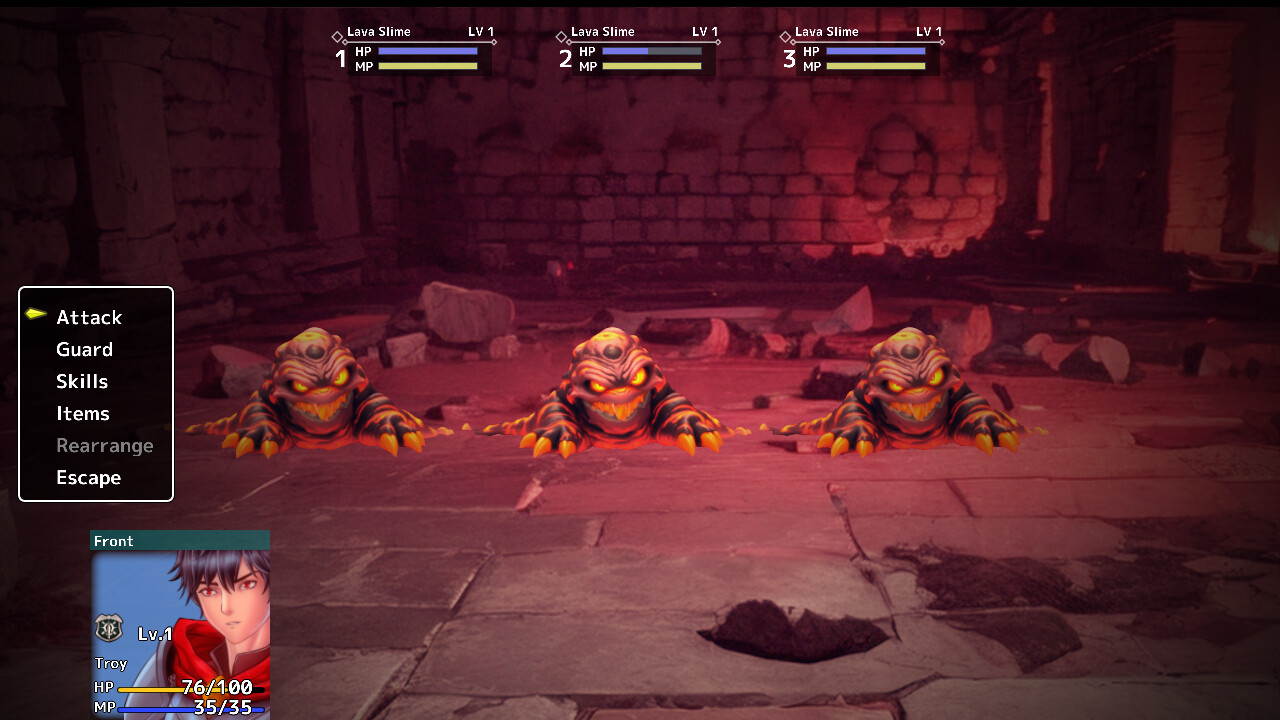Choose the Guard command
Viewport: 1280px width, 720px height.
pos(85,349)
